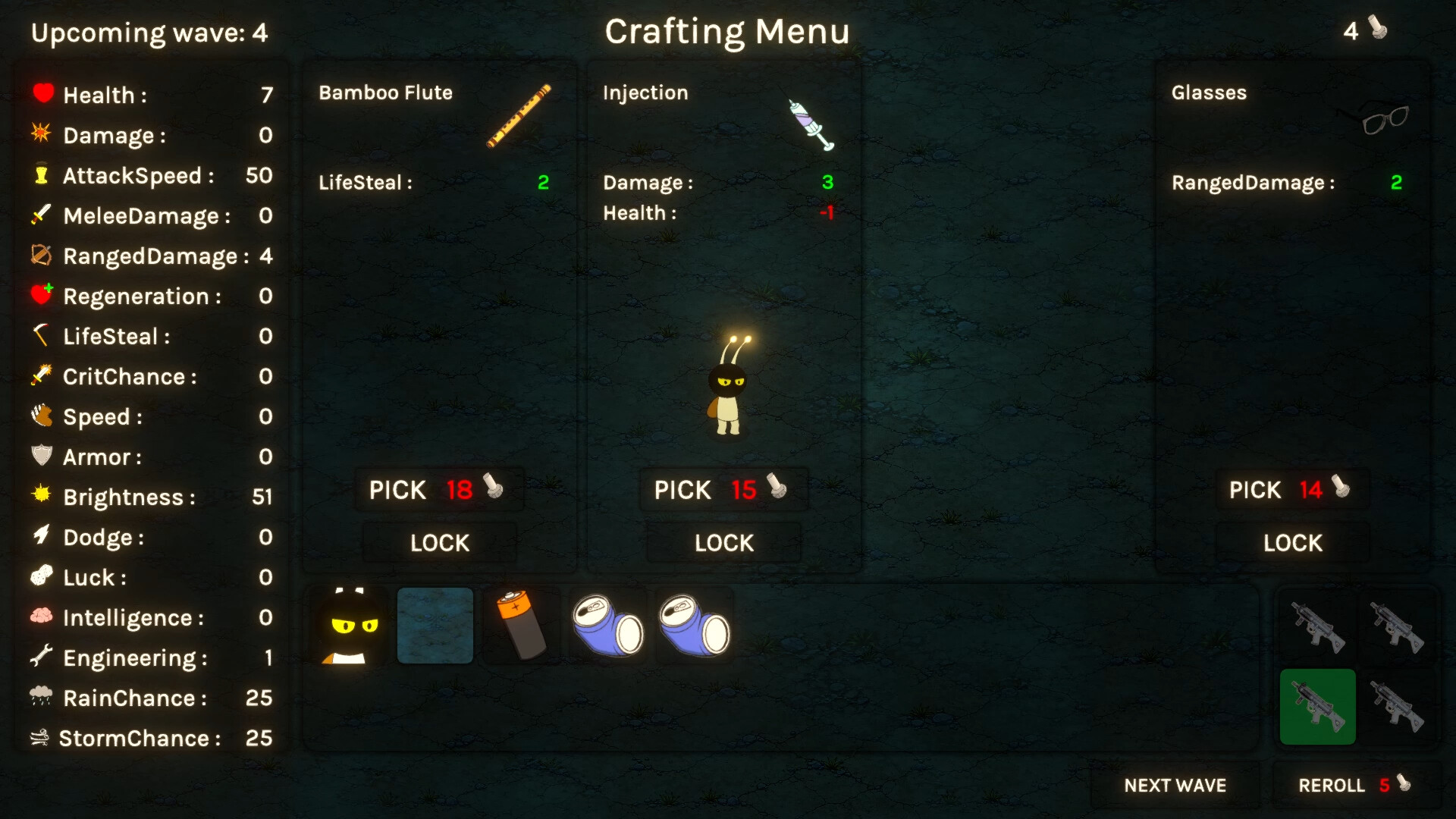The height and width of the screenshot is (819, 1456).
Task: Click the AttackSpeed hourglass icon
Action: pyautogui.click(x=43, y=175)
